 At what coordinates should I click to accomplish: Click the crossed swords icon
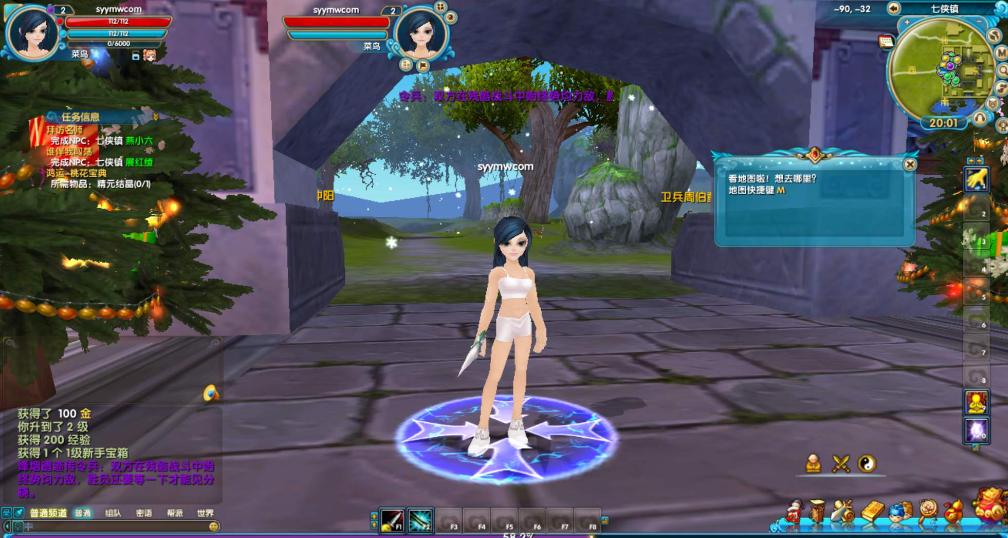841,462
